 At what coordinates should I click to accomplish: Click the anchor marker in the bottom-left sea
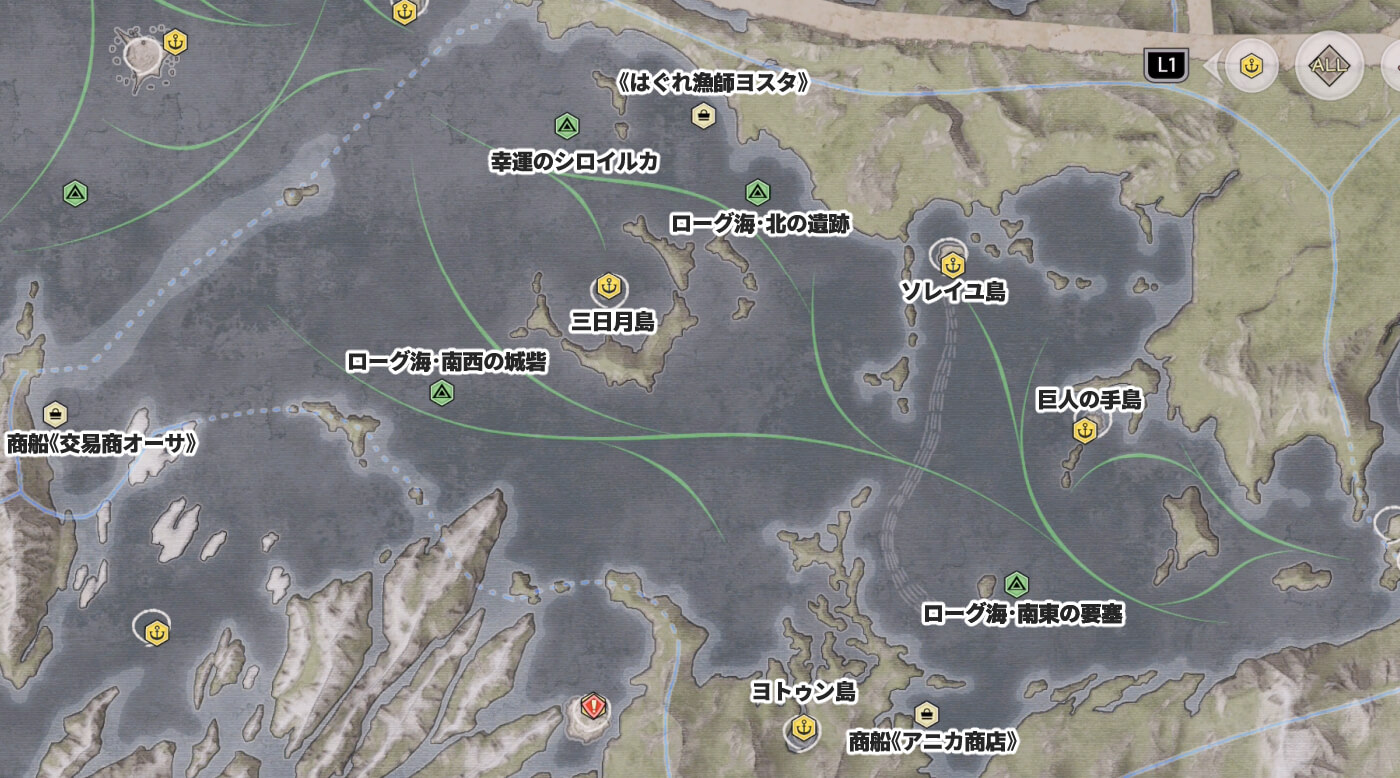point(155,634)
